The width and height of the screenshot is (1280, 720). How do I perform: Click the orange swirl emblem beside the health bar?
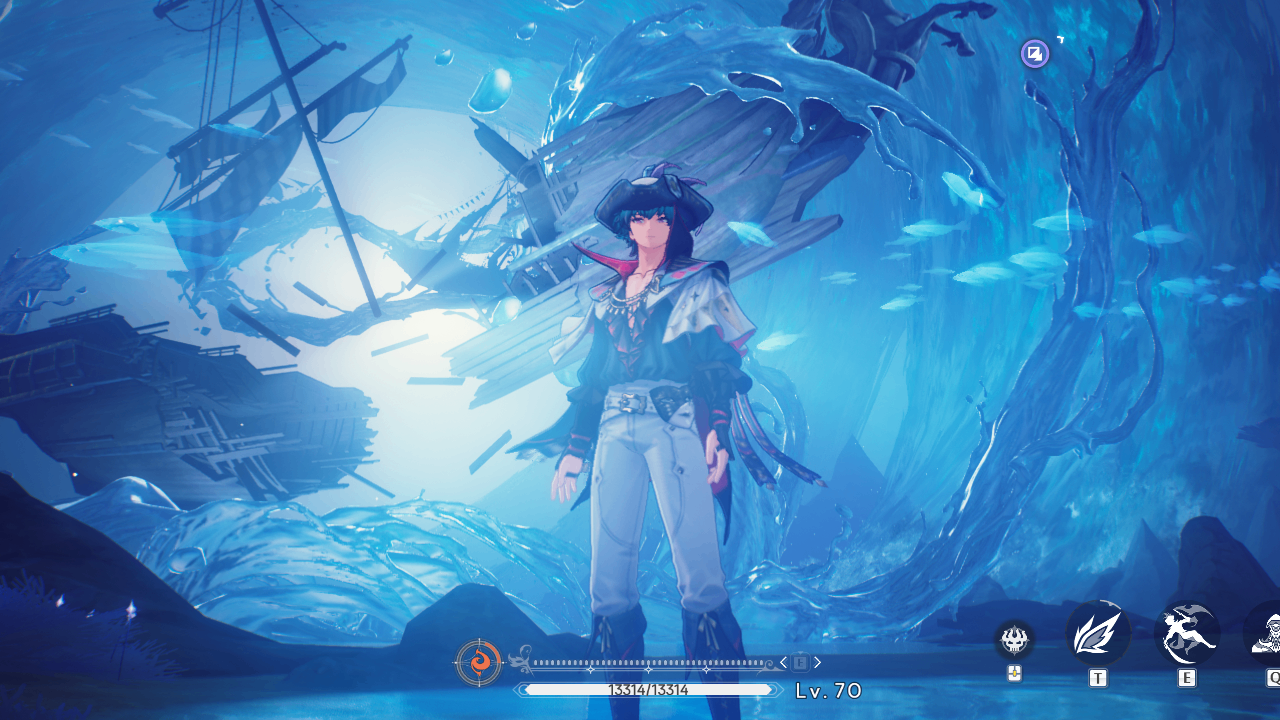click(478, 663)
